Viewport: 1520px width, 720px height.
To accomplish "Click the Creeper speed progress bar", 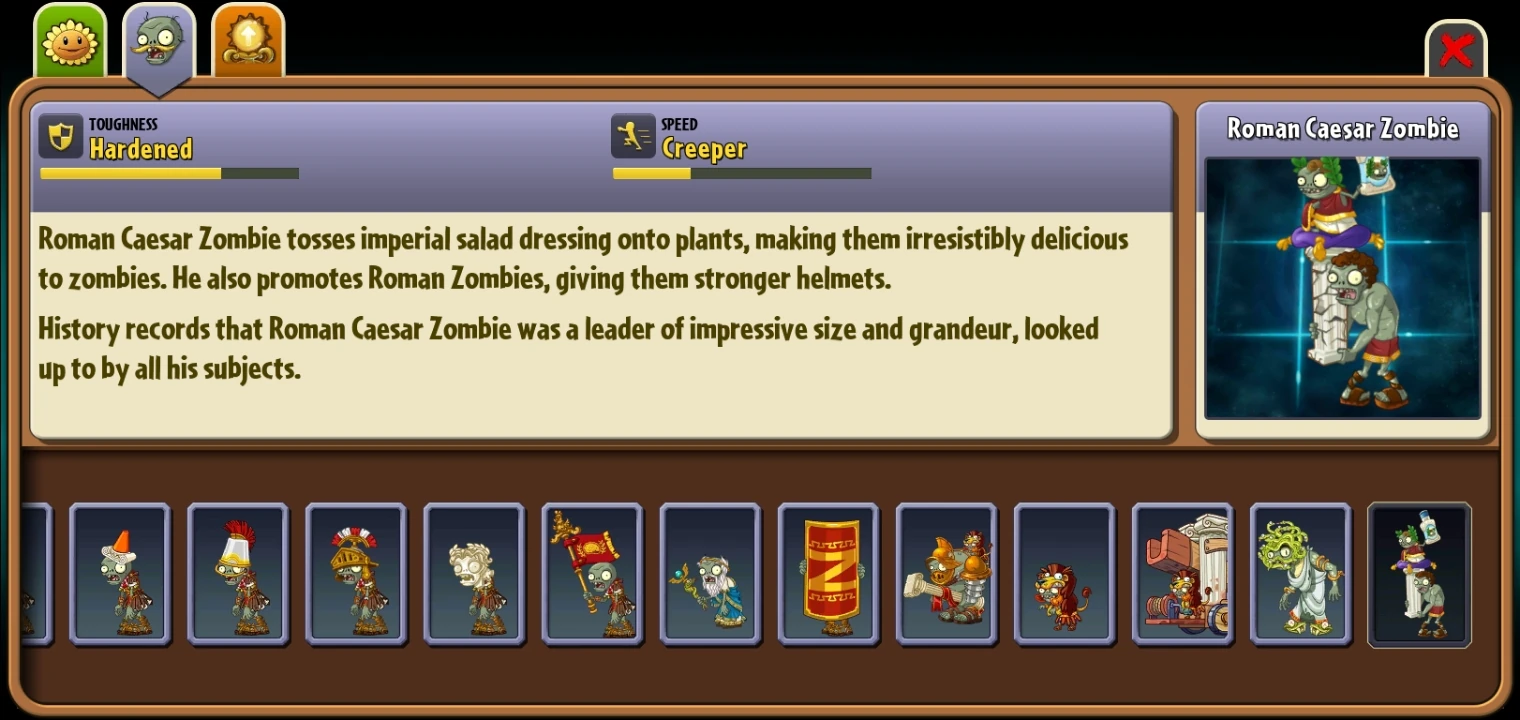I will coord(742,172).
